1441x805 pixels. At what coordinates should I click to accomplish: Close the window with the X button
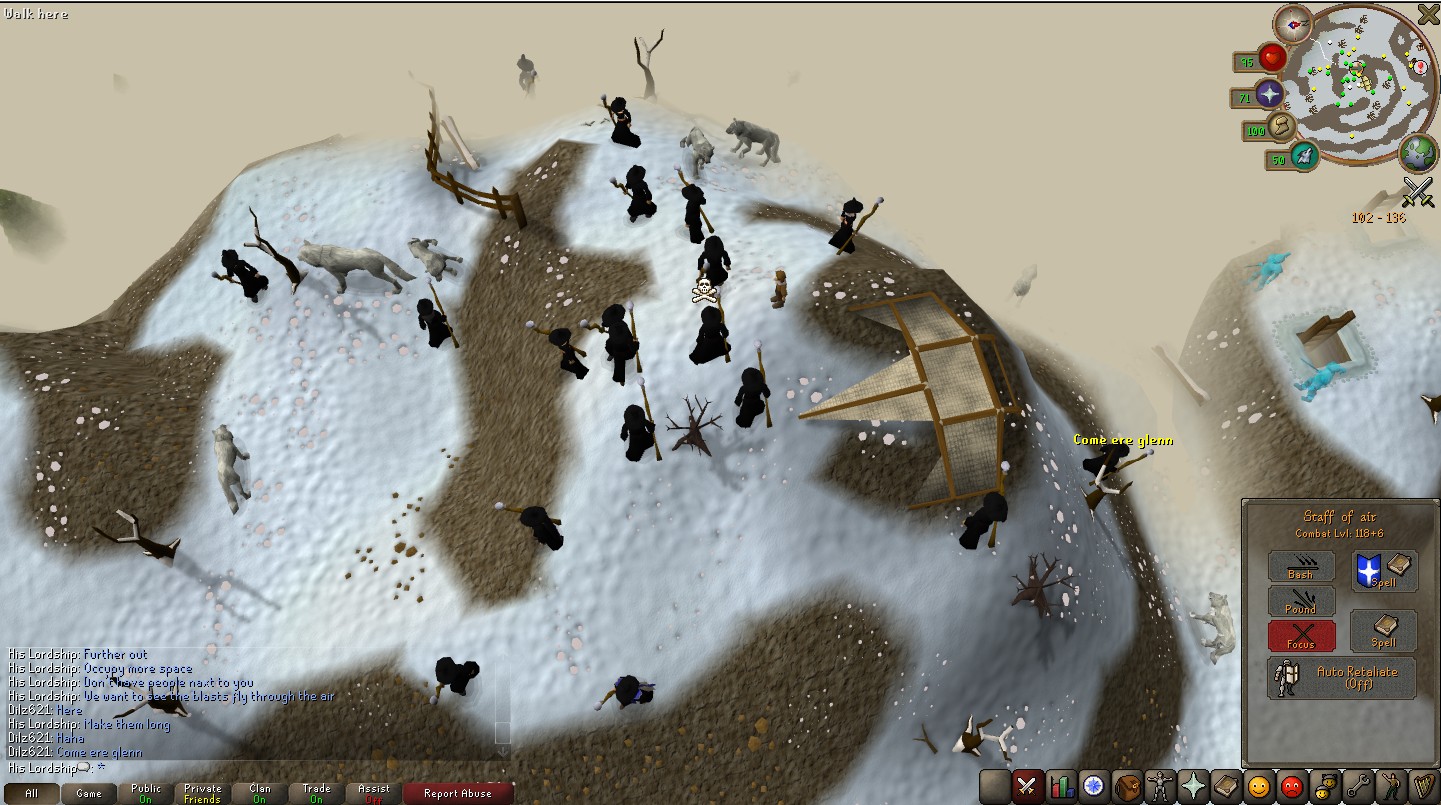click(1427, 14)
